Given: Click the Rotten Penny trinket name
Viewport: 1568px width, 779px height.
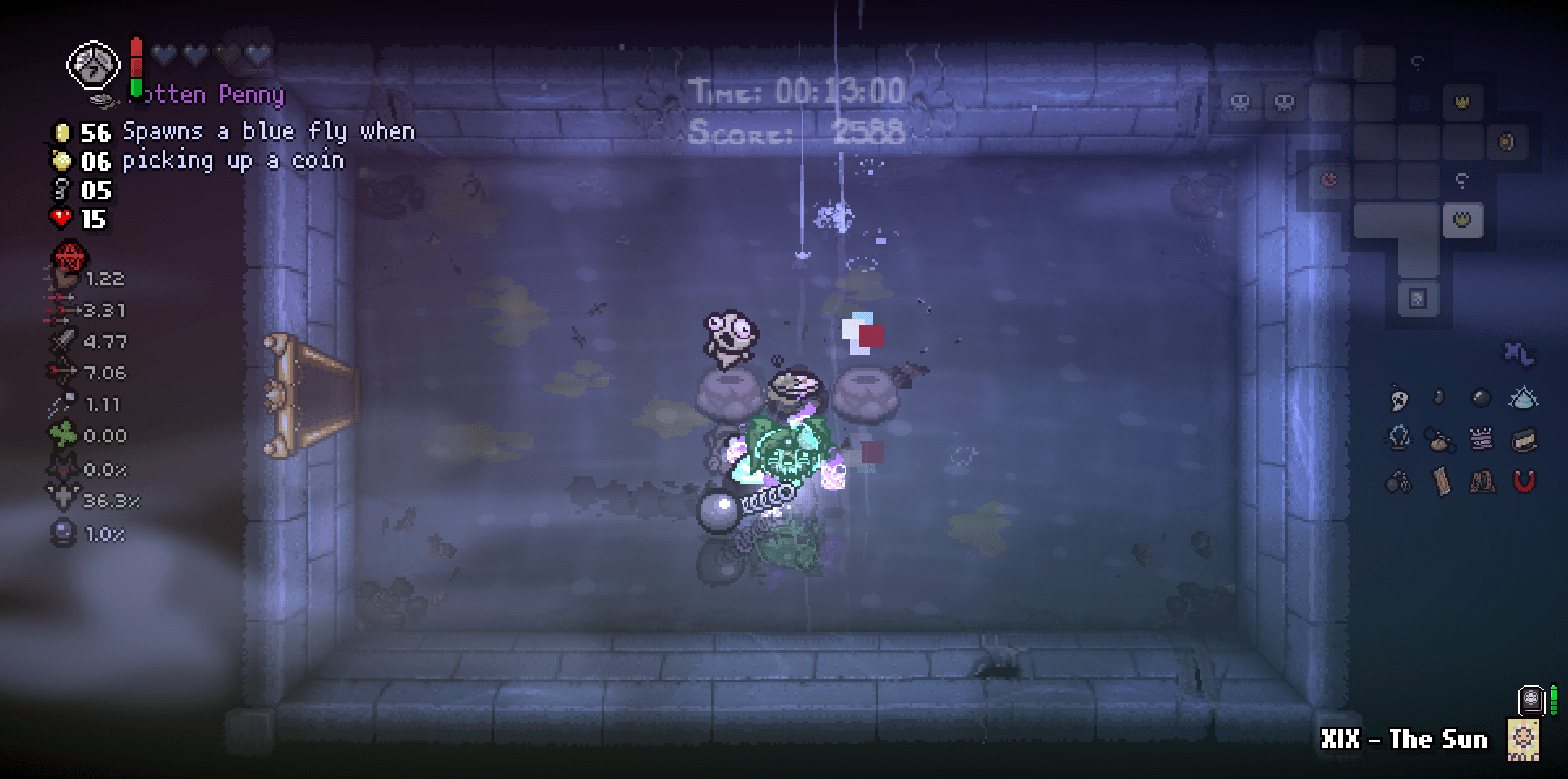Looking at the screenshot, I should click(209, 94).
